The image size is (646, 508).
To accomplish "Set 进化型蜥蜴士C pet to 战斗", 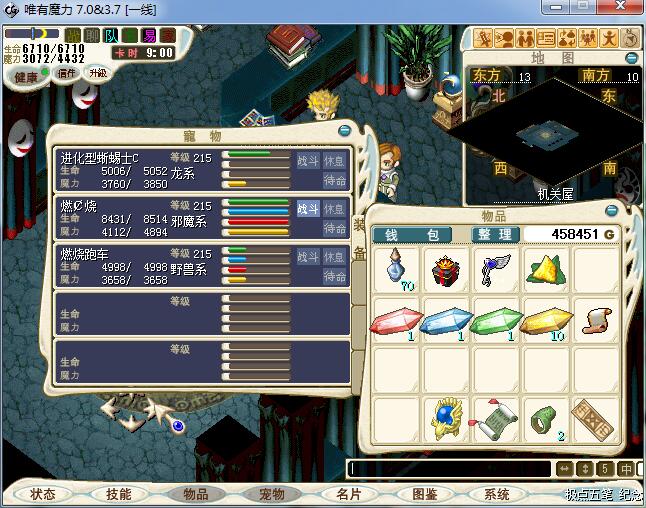I will tap(308, 160).
